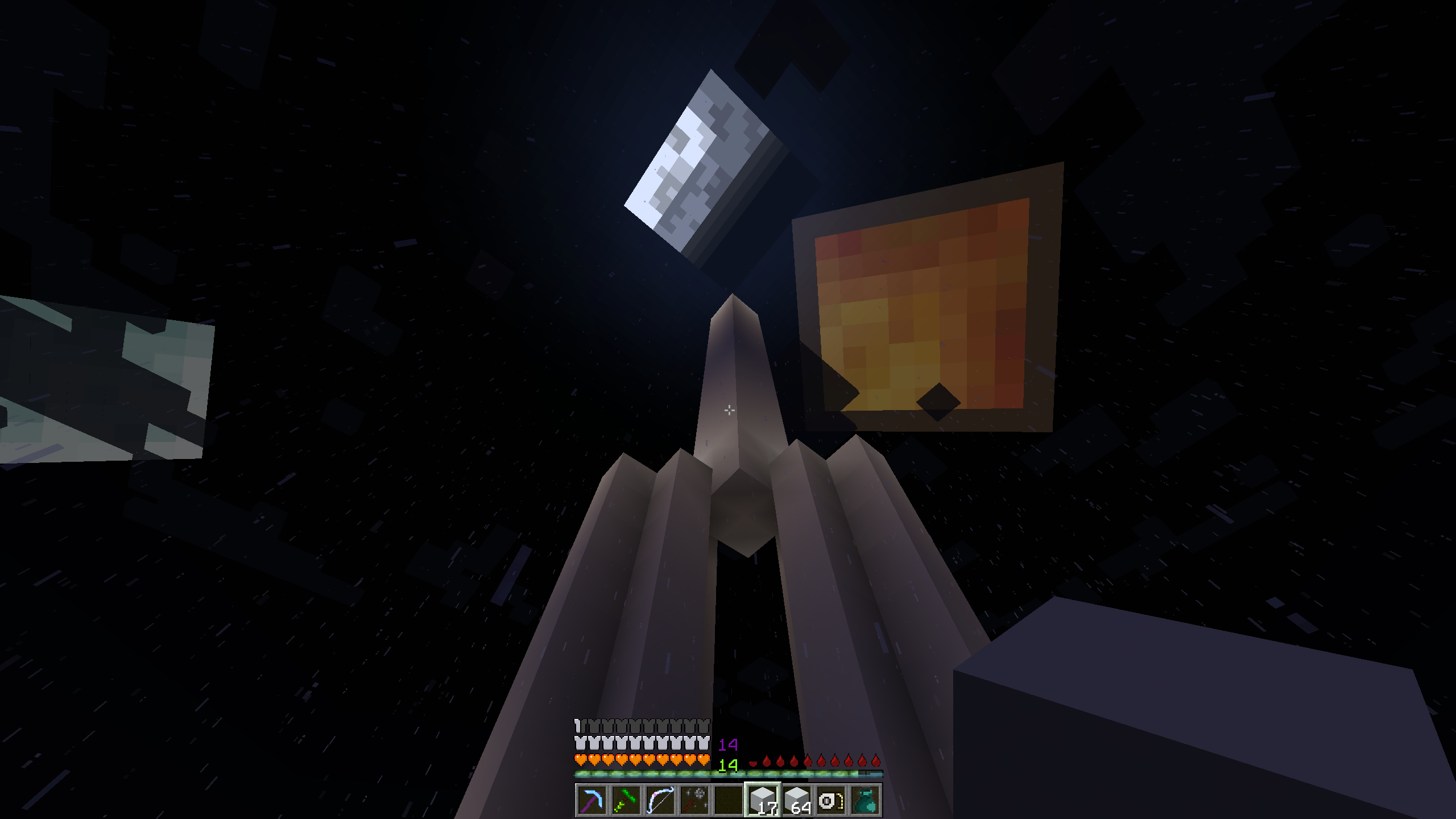Select the blue pickaxe hotbar slot
The height and width of the screenshot is (819, 1456).
click(591, 801)
